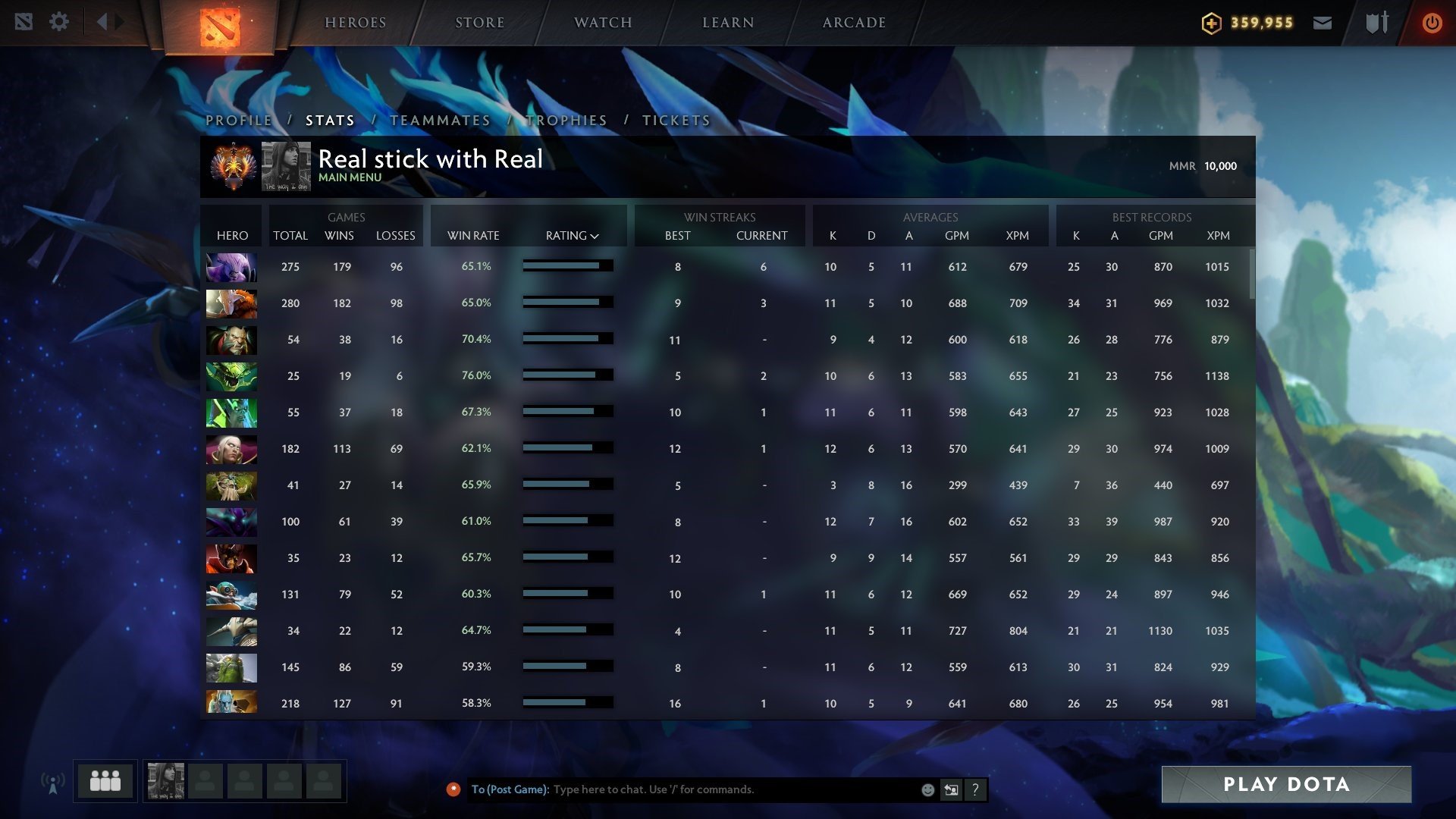Switch to the TEAMMATES tab
Image resolution: width=1456 pixels, height=819 pixels.
[442, 120]
